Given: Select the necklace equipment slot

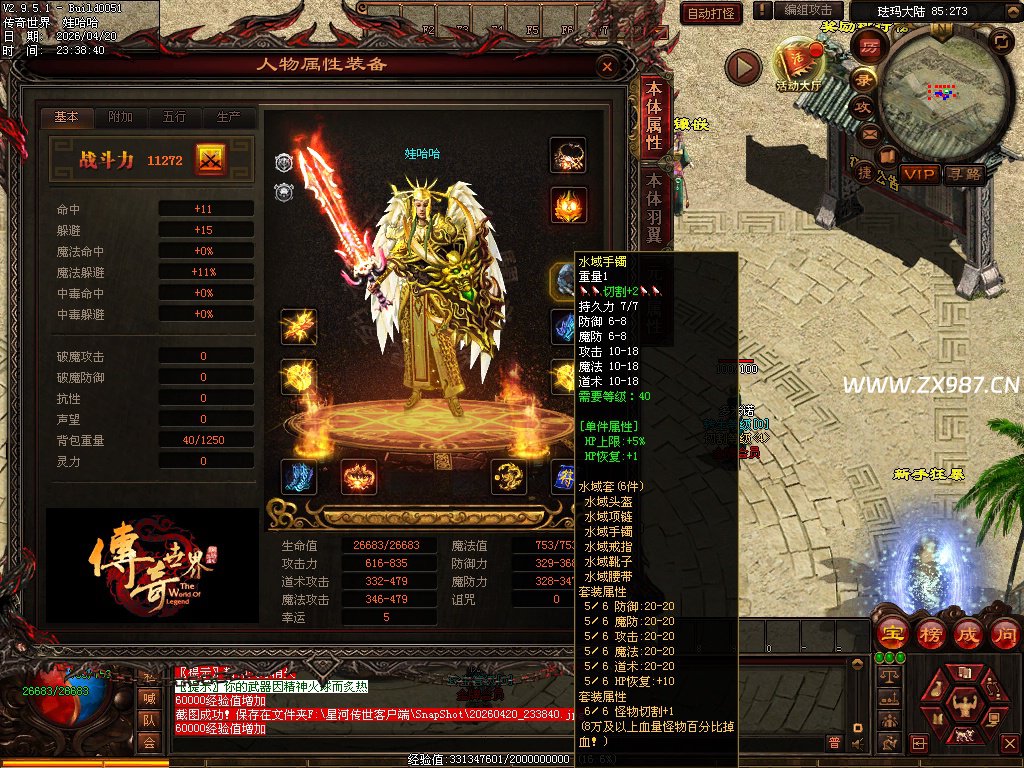Looking at the screenshot, I should [x=568, y=156].
